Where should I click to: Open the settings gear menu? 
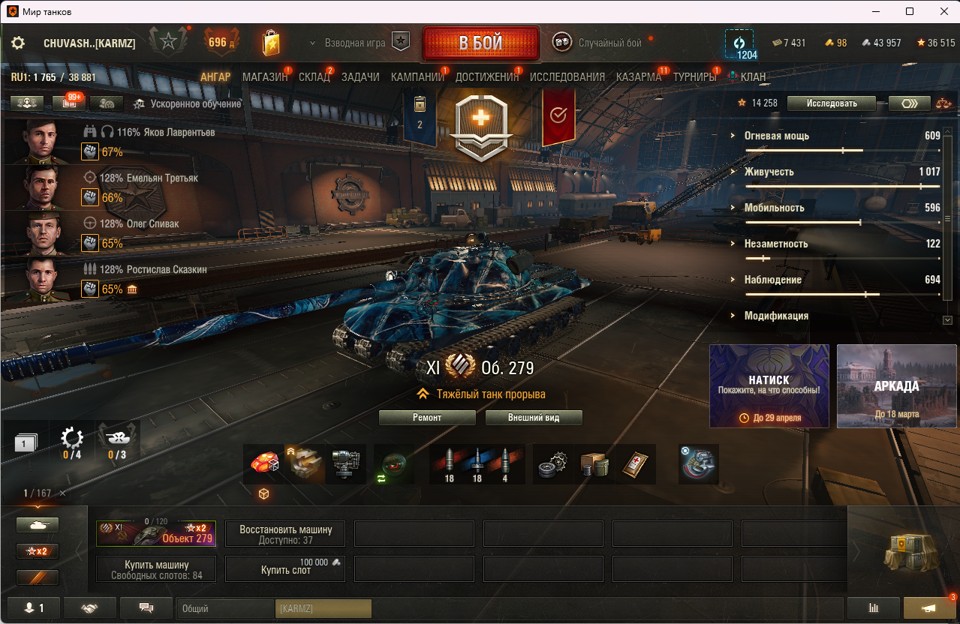point(17,44)
